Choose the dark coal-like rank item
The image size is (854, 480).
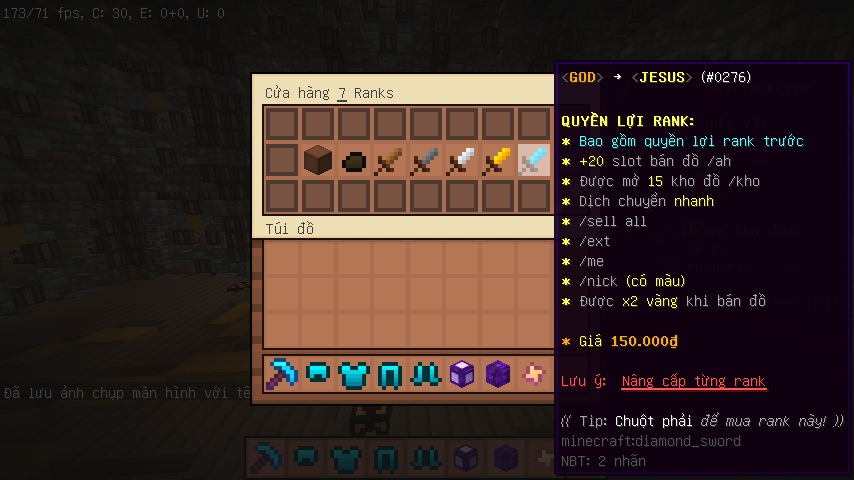(354, 160)
